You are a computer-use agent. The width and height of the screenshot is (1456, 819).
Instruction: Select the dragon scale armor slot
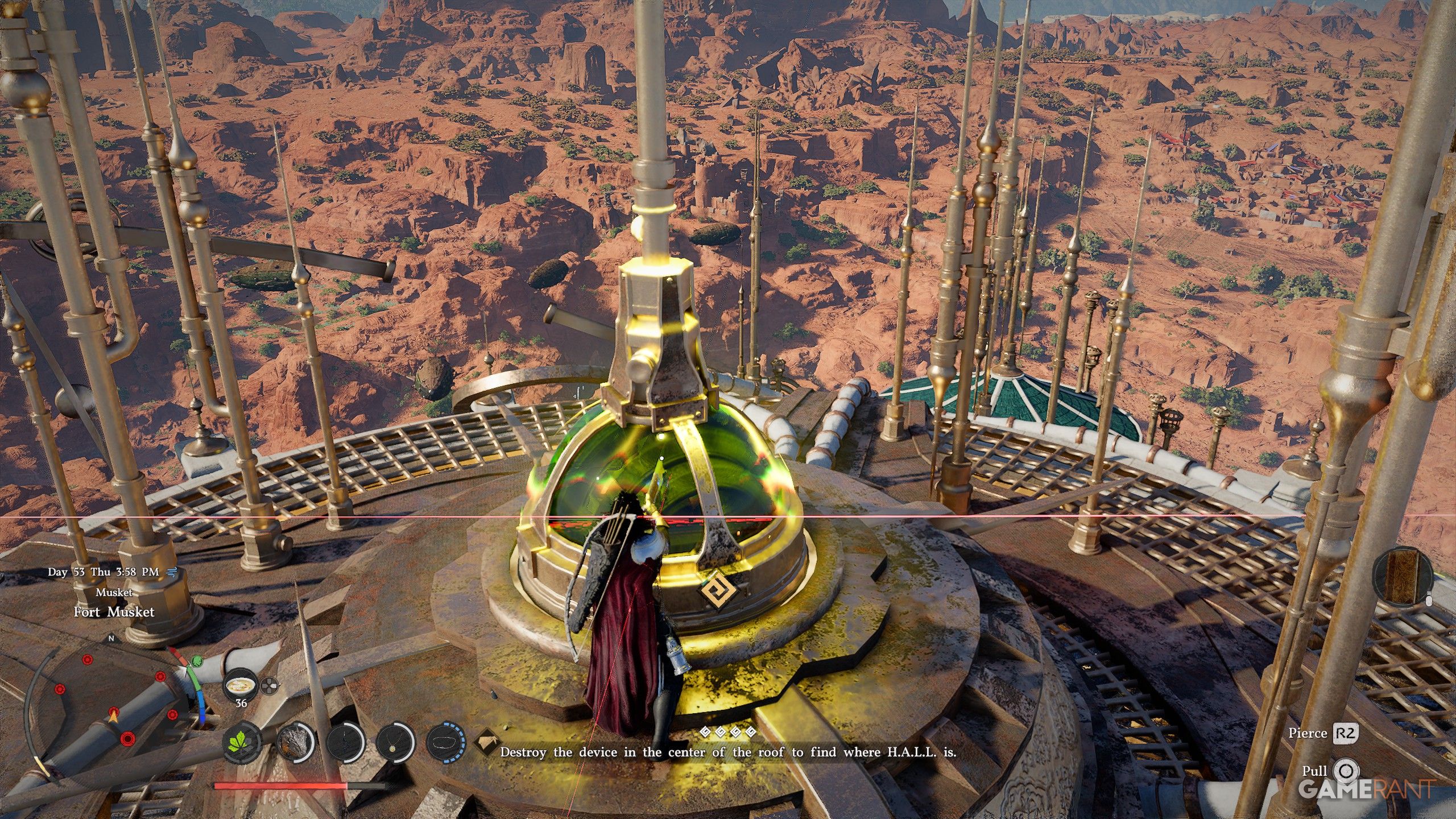pyautogui.click(x=295, y=743)
